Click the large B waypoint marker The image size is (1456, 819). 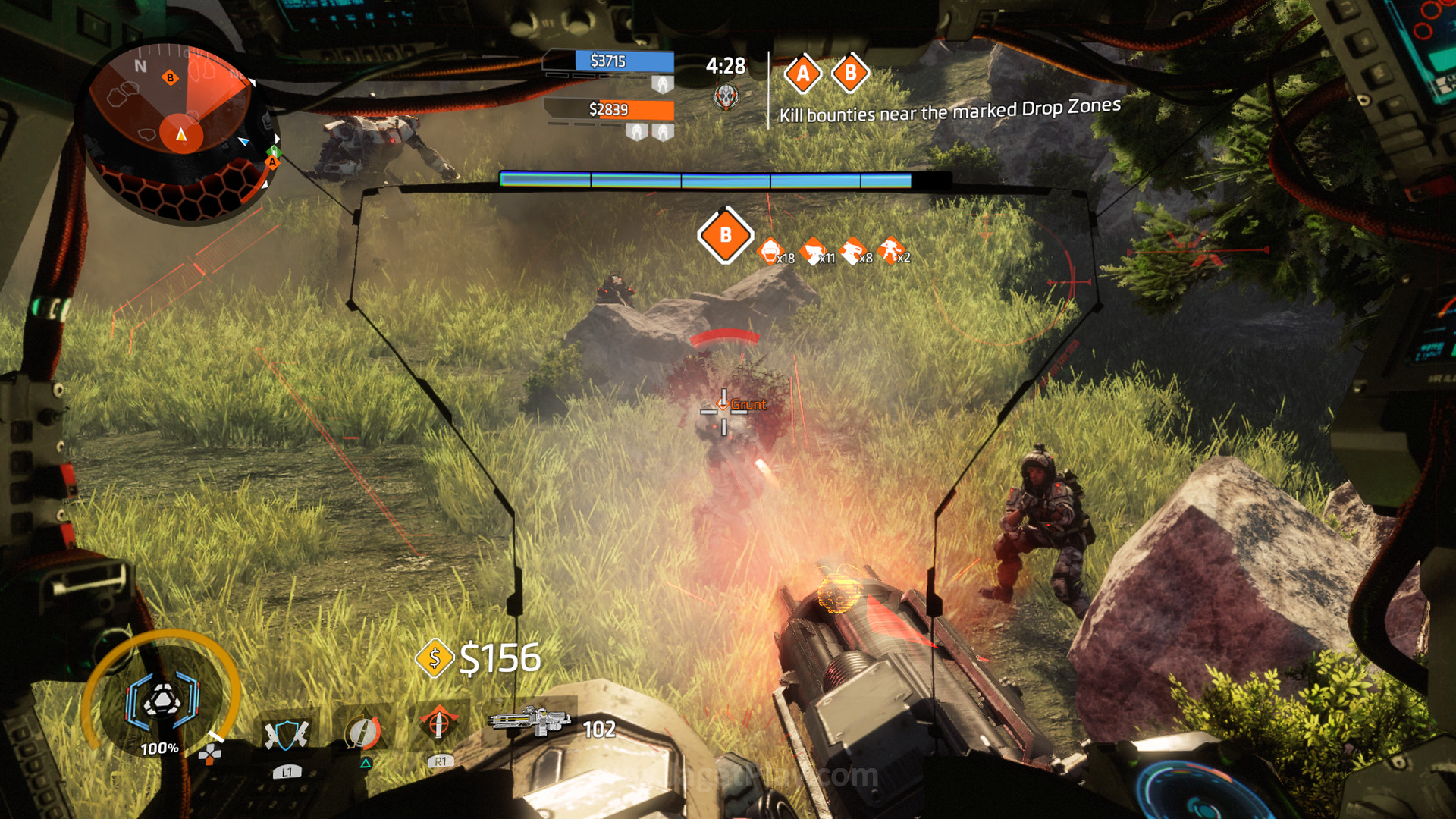(725, 235)
